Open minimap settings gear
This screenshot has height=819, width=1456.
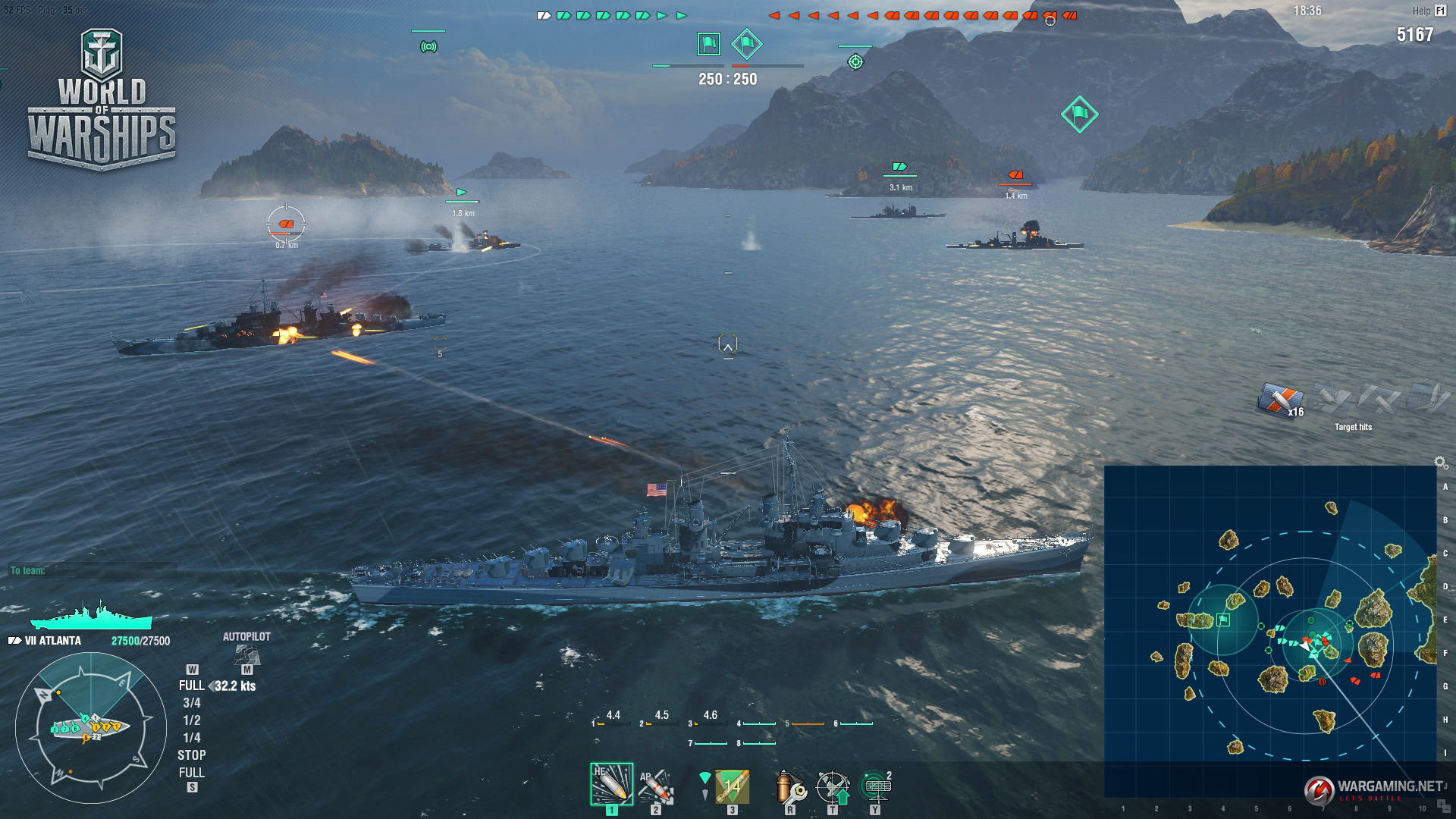click(x=1440, y=462)
